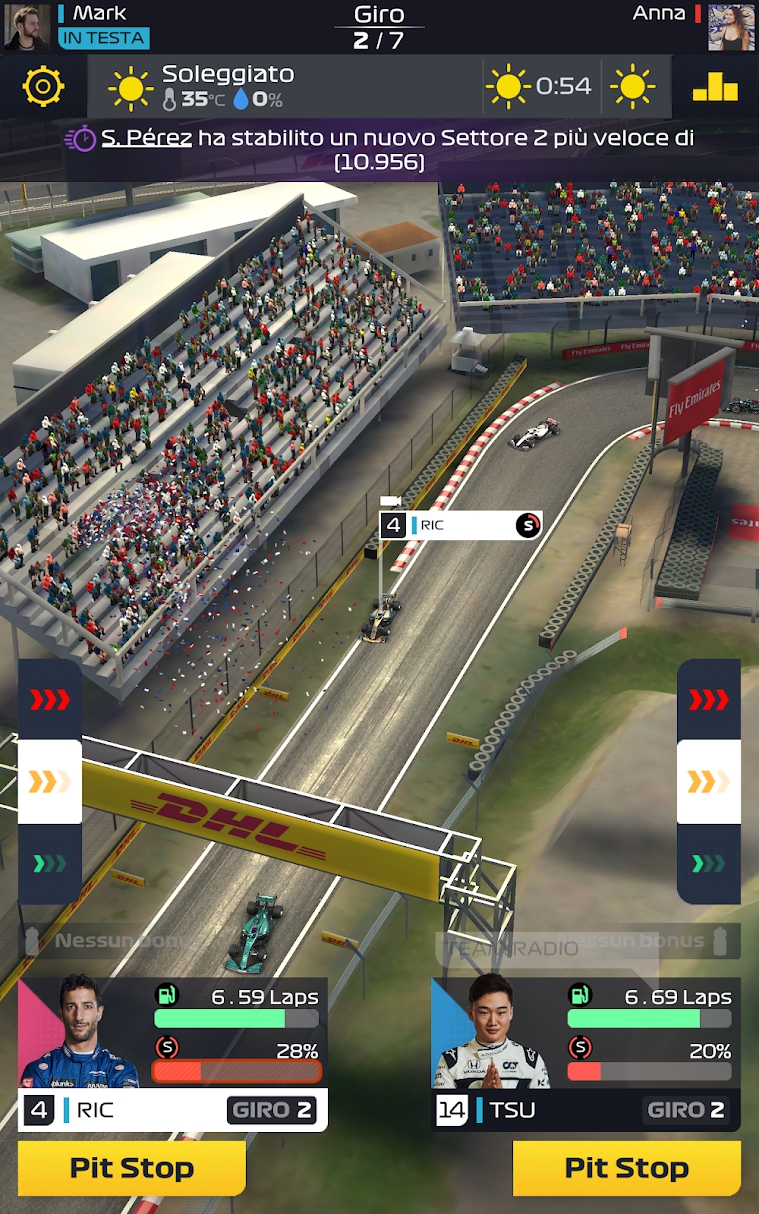759x1214 pixels.
Task: Select Ricciardo's red push pace arrows
Action: (50, 699)
